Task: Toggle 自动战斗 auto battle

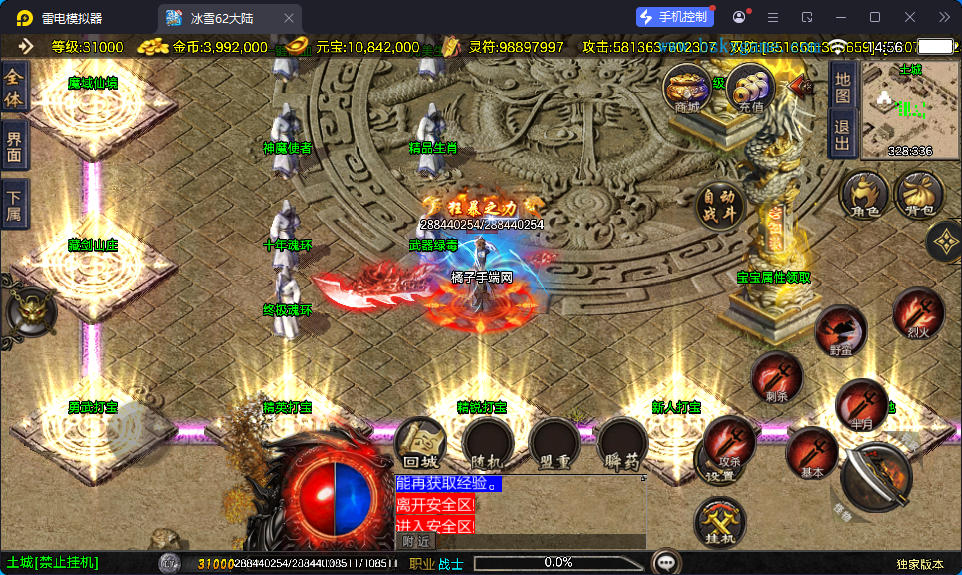Action: click(721, 205)
